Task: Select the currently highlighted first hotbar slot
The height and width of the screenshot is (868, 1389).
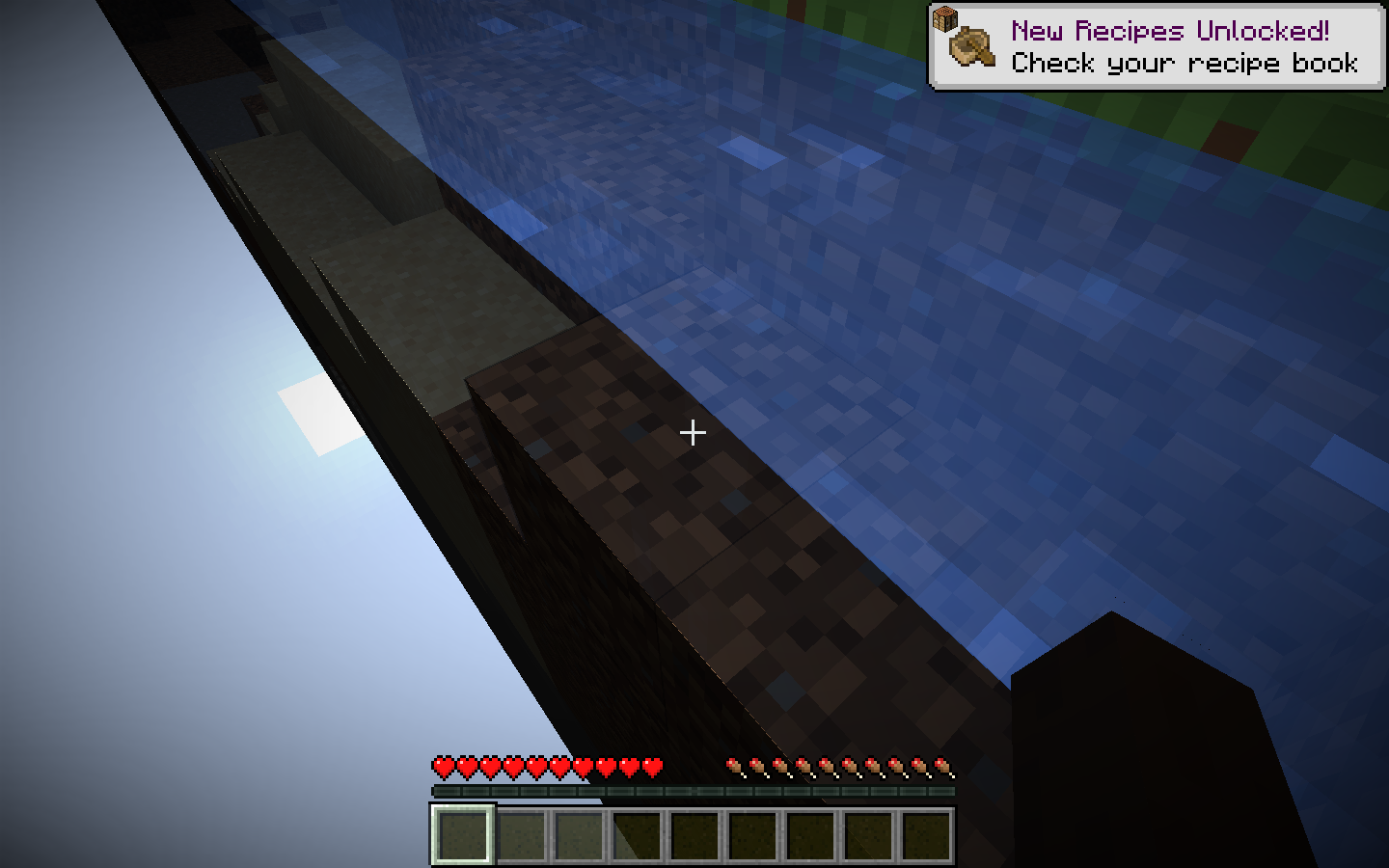Action: point(464,835)
